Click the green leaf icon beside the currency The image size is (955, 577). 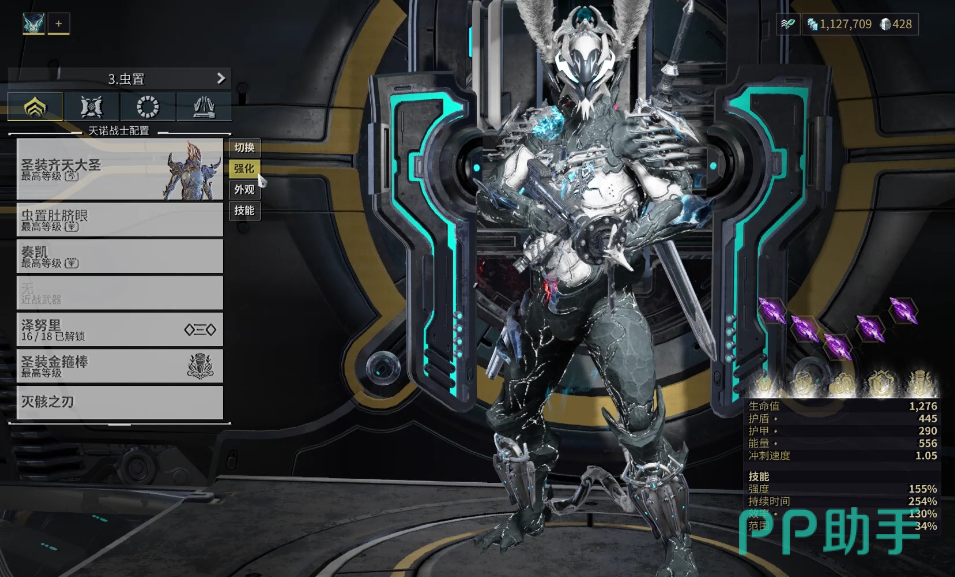click(x=790, y=25)
